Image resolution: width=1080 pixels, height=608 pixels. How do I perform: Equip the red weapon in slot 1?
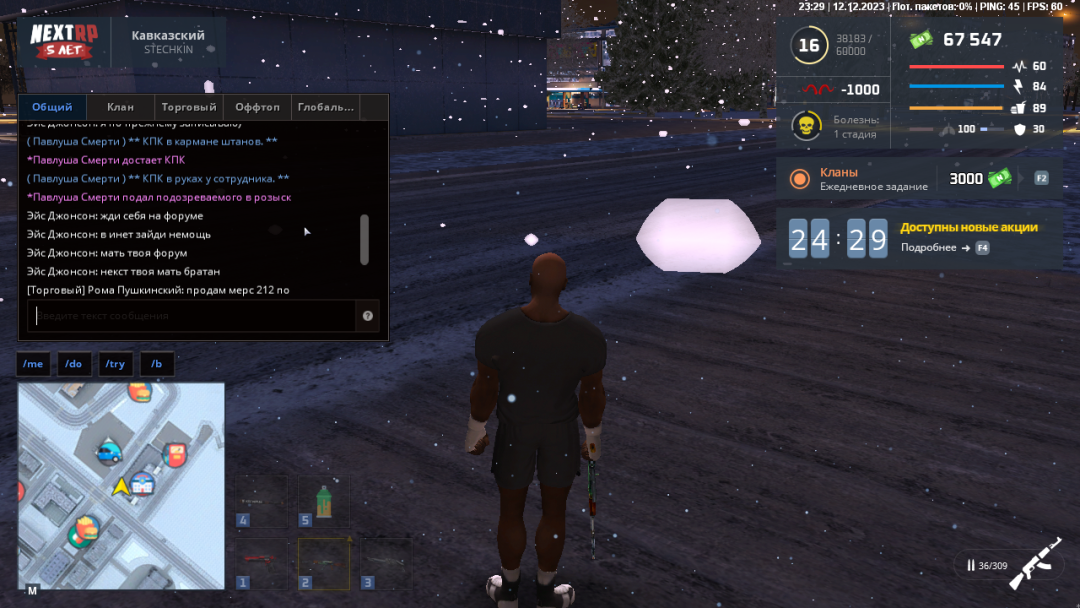point(261,563)
